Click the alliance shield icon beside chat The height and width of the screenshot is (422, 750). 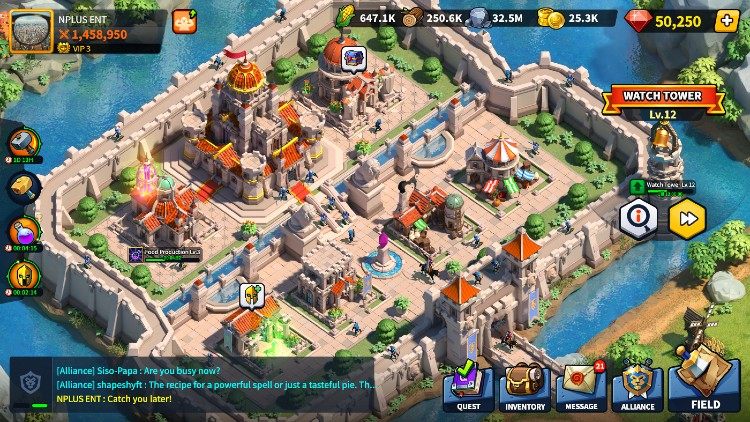click(29, 385)
